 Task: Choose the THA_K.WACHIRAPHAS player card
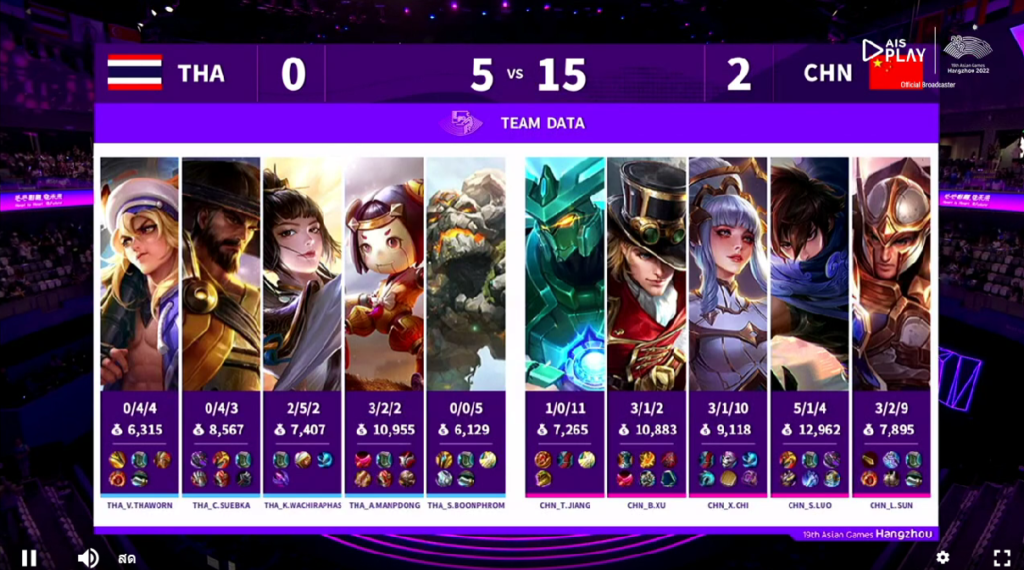pyautogui.click(x=302, y=273)
